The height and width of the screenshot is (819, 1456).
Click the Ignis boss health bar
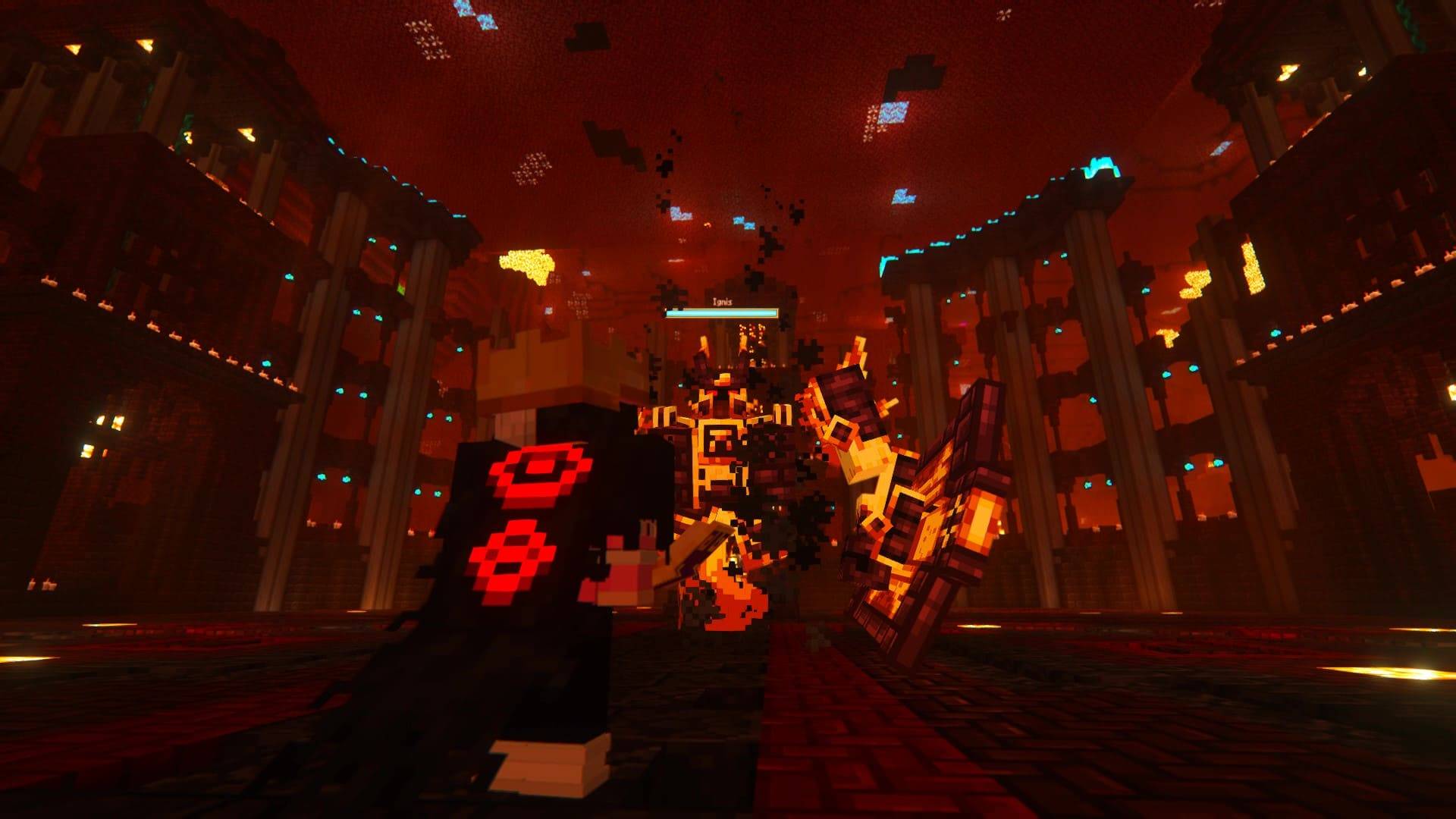pos(720,311)
